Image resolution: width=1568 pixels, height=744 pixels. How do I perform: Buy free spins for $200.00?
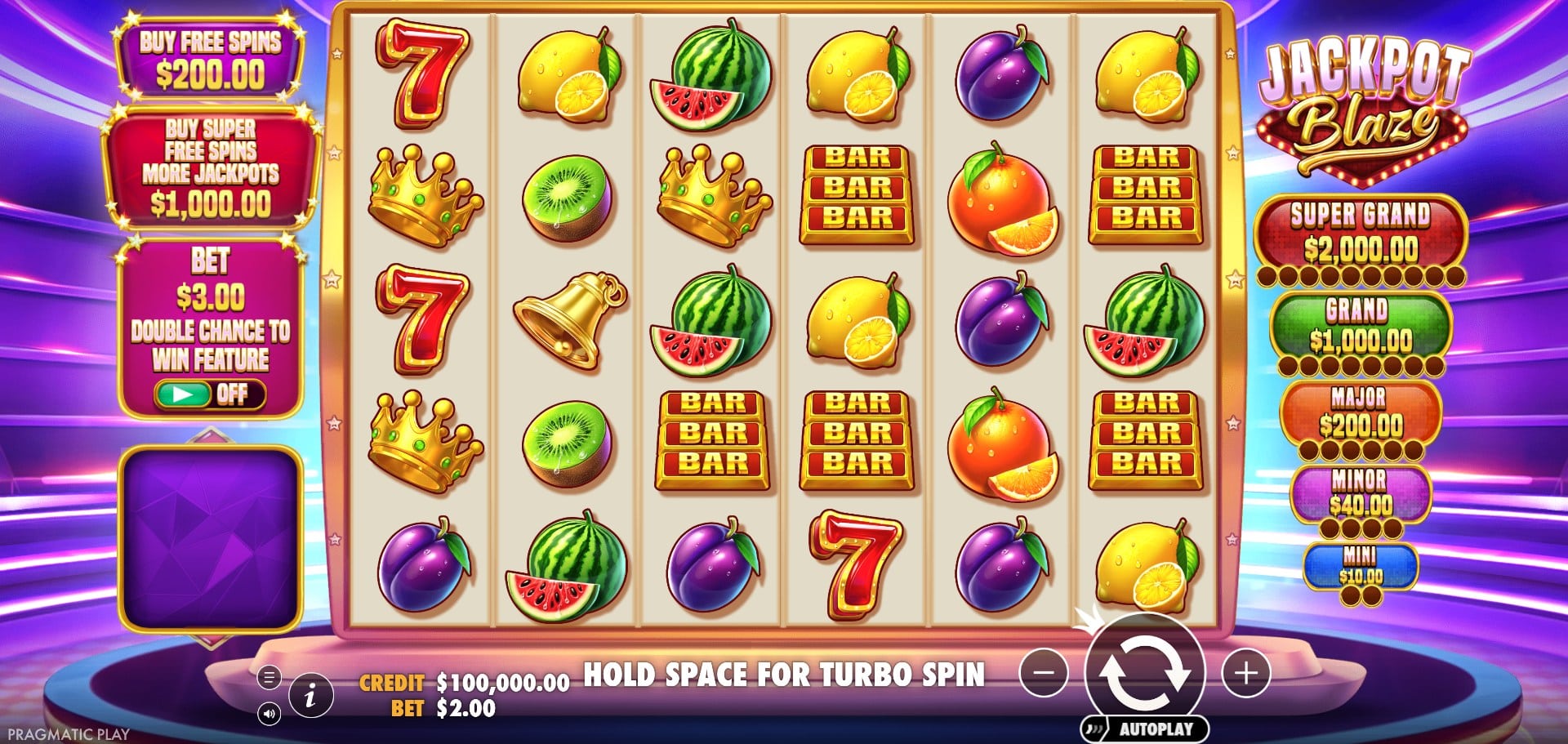pos(210,59)
